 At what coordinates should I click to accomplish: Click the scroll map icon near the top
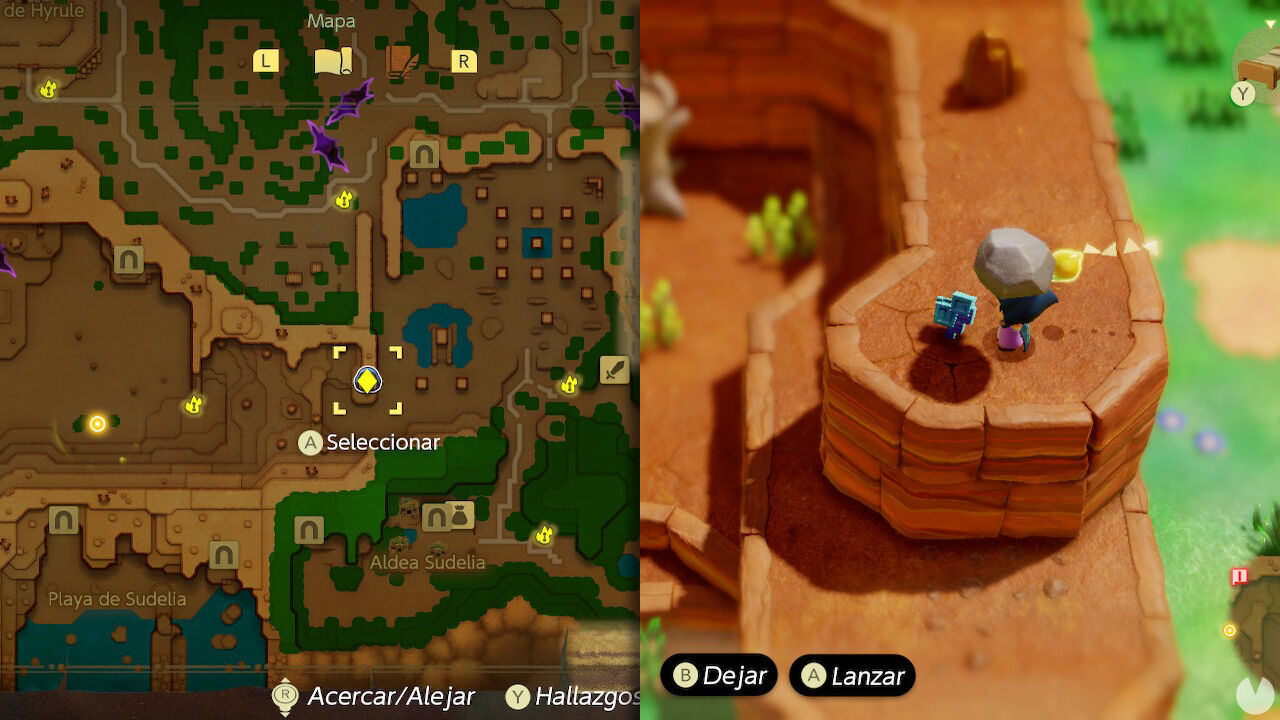tap(335, 60)
